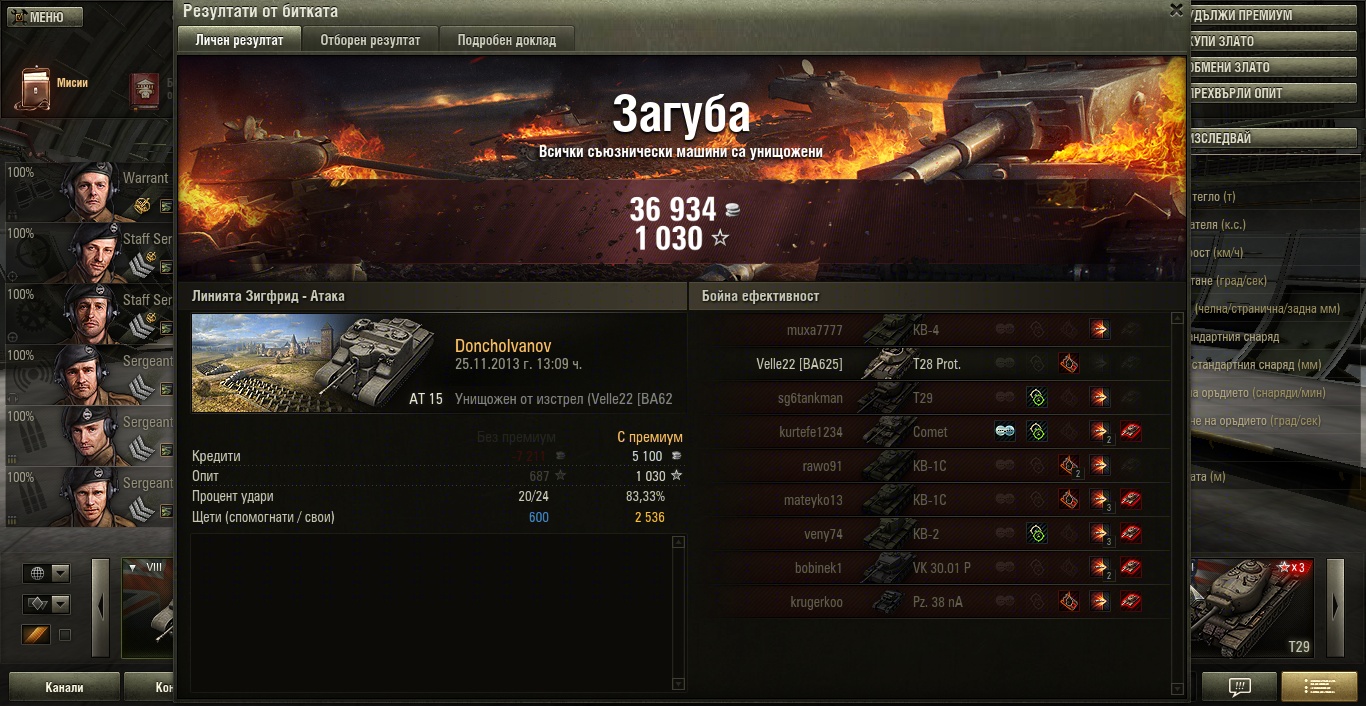This screenshot has height=706, width=1366.
Task: Open the Подробен доклад tab
Action: click(507, 40)
